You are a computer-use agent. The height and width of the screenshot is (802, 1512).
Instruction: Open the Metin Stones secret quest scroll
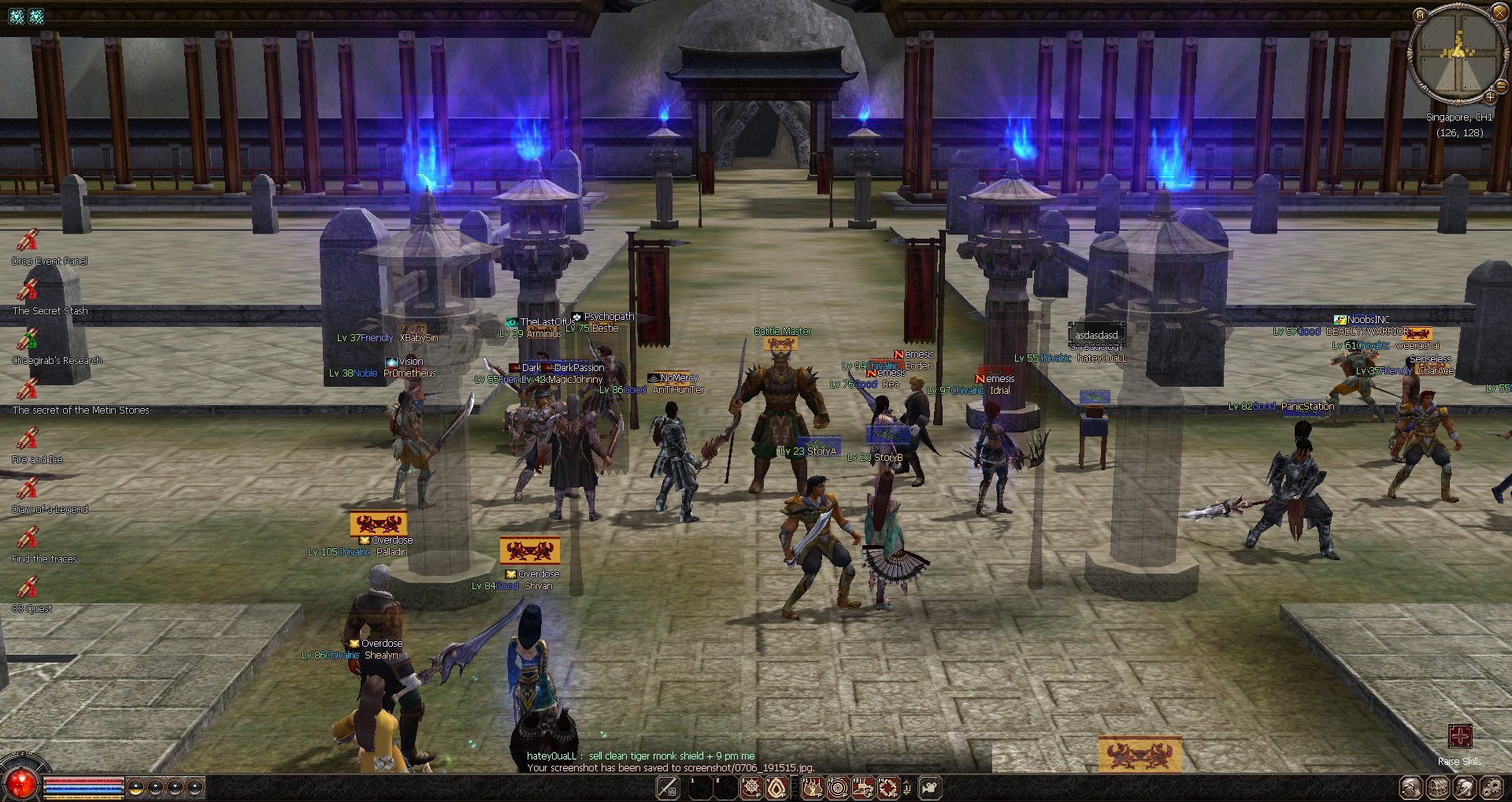pyautogui.click(x=28, y=389)
